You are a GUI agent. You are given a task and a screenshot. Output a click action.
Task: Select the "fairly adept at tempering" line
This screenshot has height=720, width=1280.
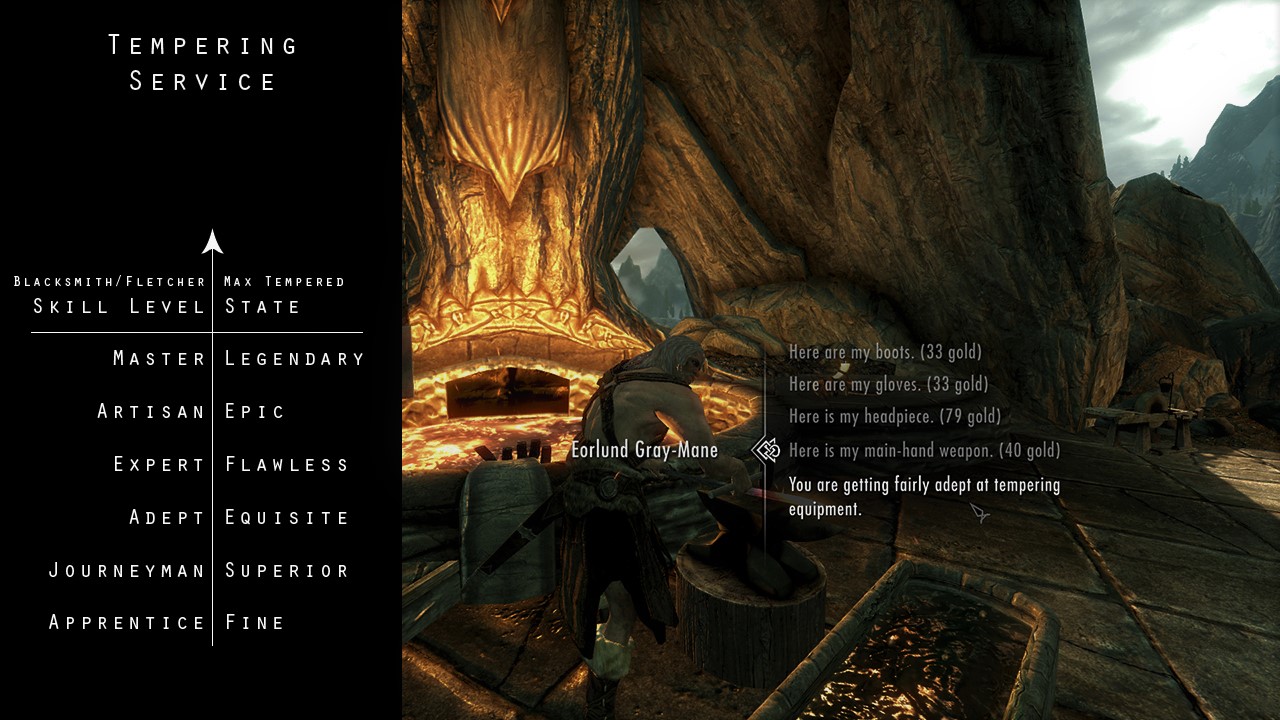924,497
